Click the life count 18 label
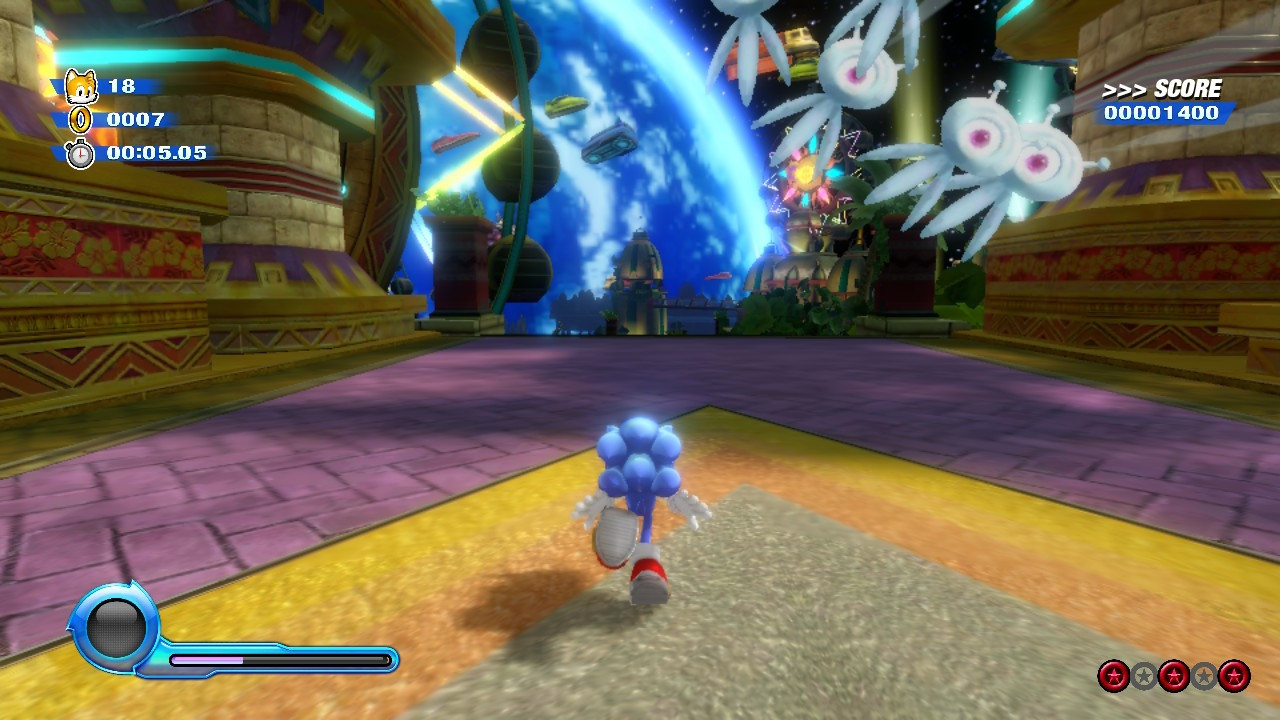Viewport: 1280px width, 720px height. click(124, 87)
